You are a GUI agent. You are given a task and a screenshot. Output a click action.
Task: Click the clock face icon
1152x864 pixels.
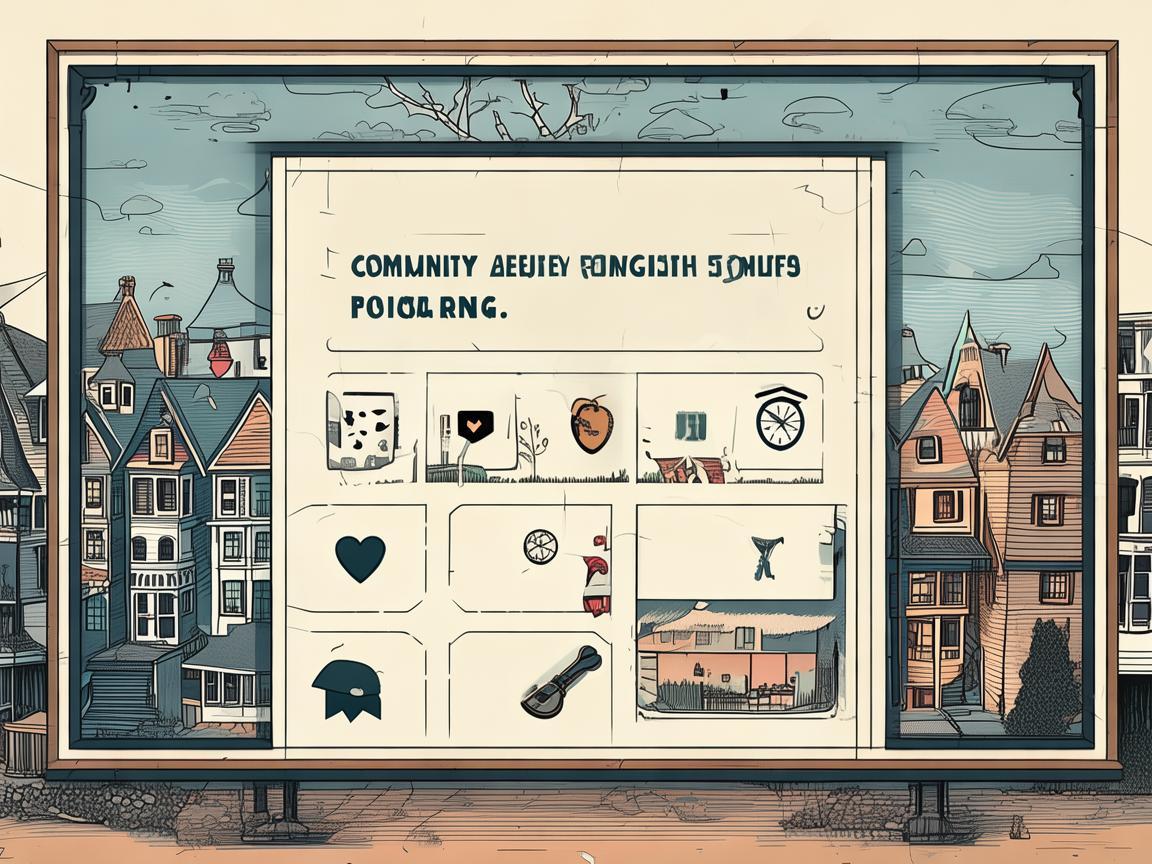click(x=780, y=419)
